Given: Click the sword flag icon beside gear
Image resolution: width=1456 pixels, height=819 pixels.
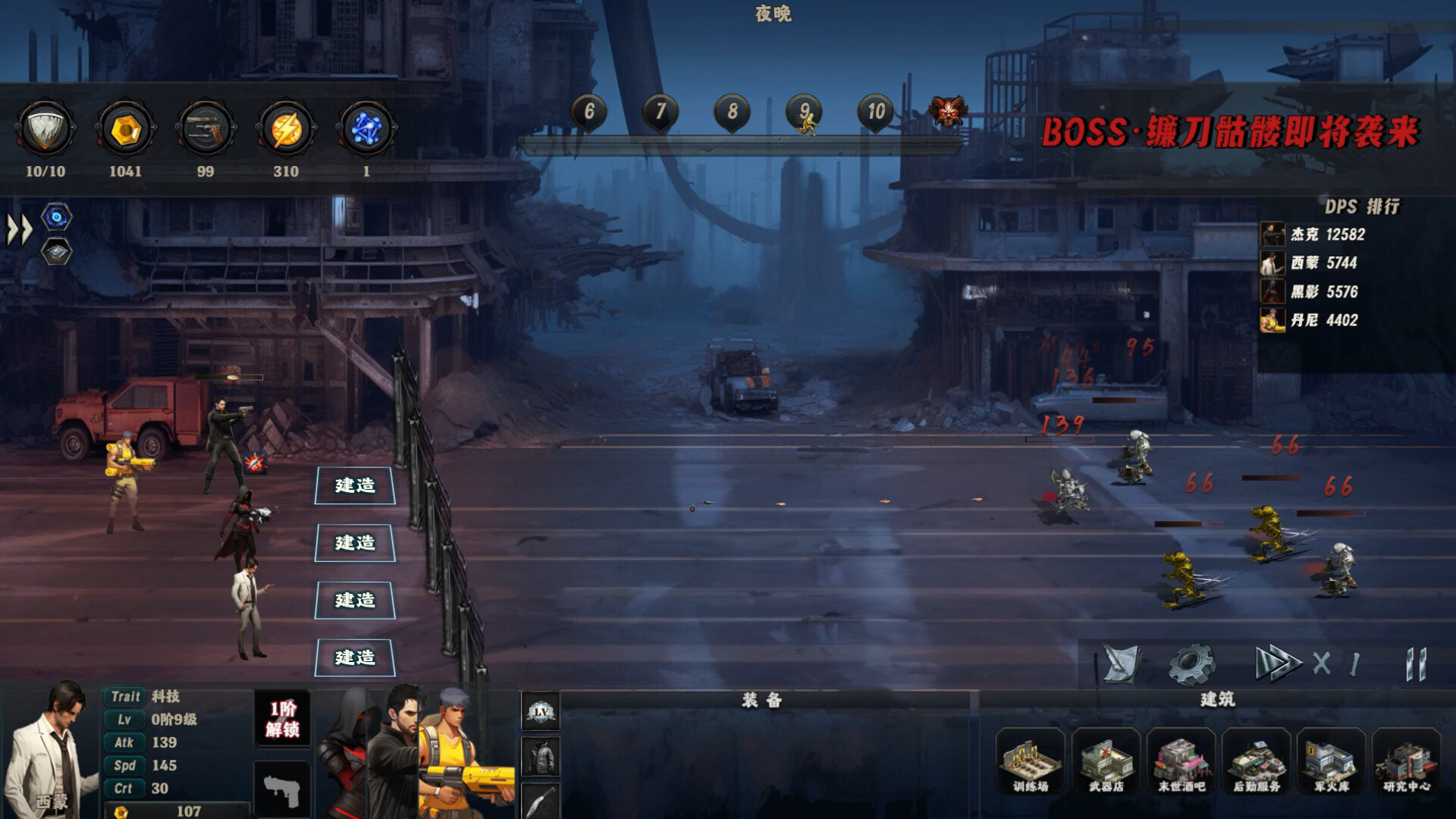Looking at the screenshot, I should 1122,664.
